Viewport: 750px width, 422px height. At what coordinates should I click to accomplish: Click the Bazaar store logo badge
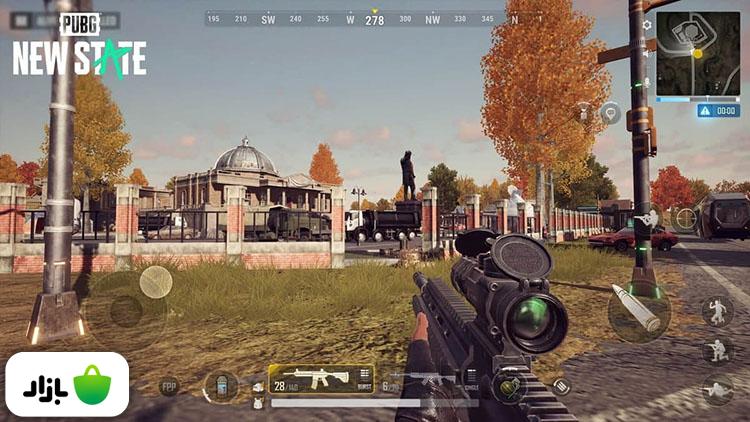coord(66,384)
